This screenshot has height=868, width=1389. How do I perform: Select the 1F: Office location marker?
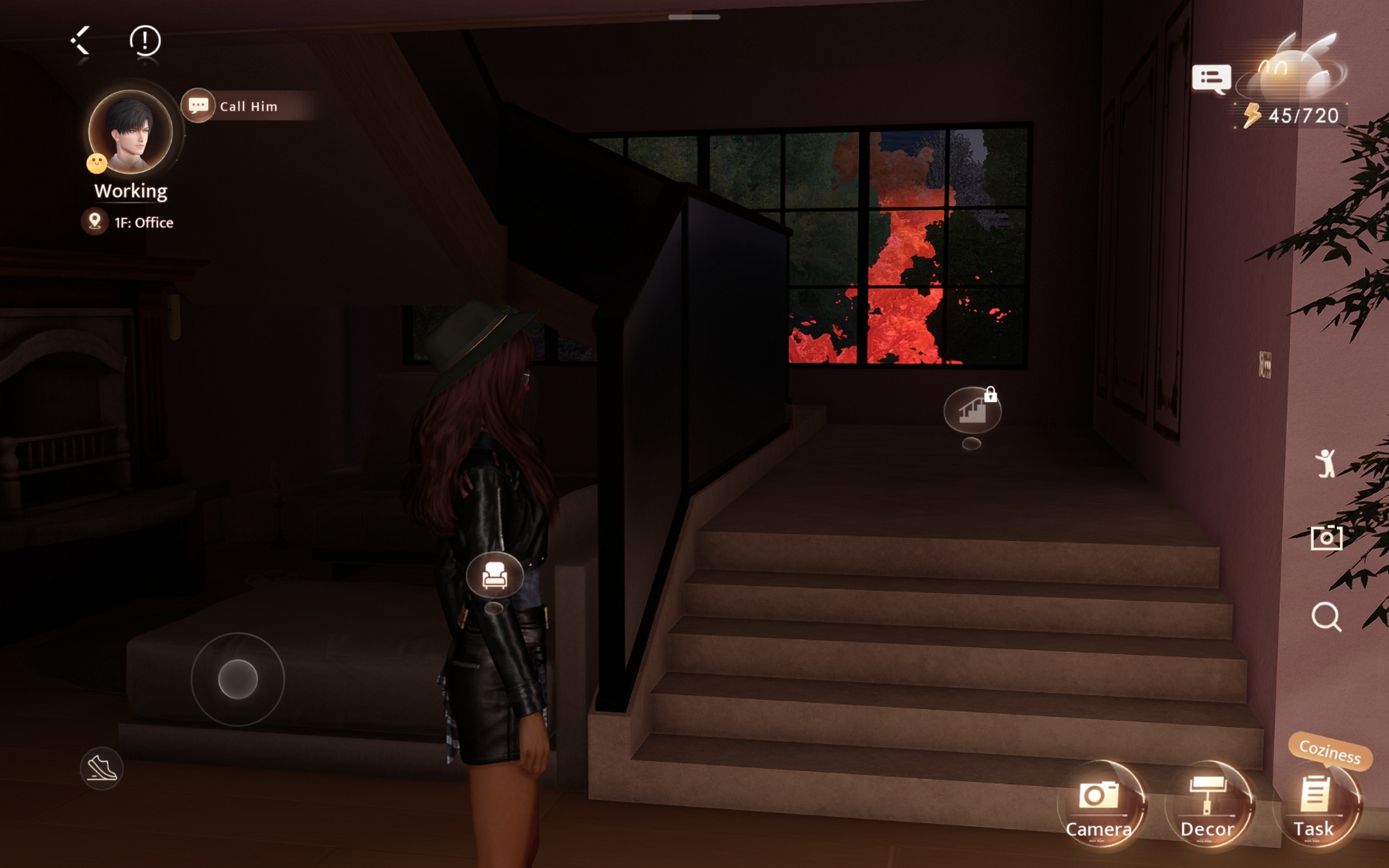[95, 222]
